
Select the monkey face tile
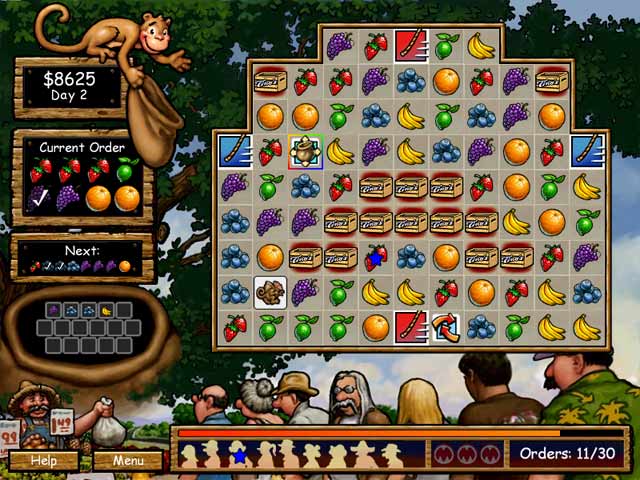(270, 292)
